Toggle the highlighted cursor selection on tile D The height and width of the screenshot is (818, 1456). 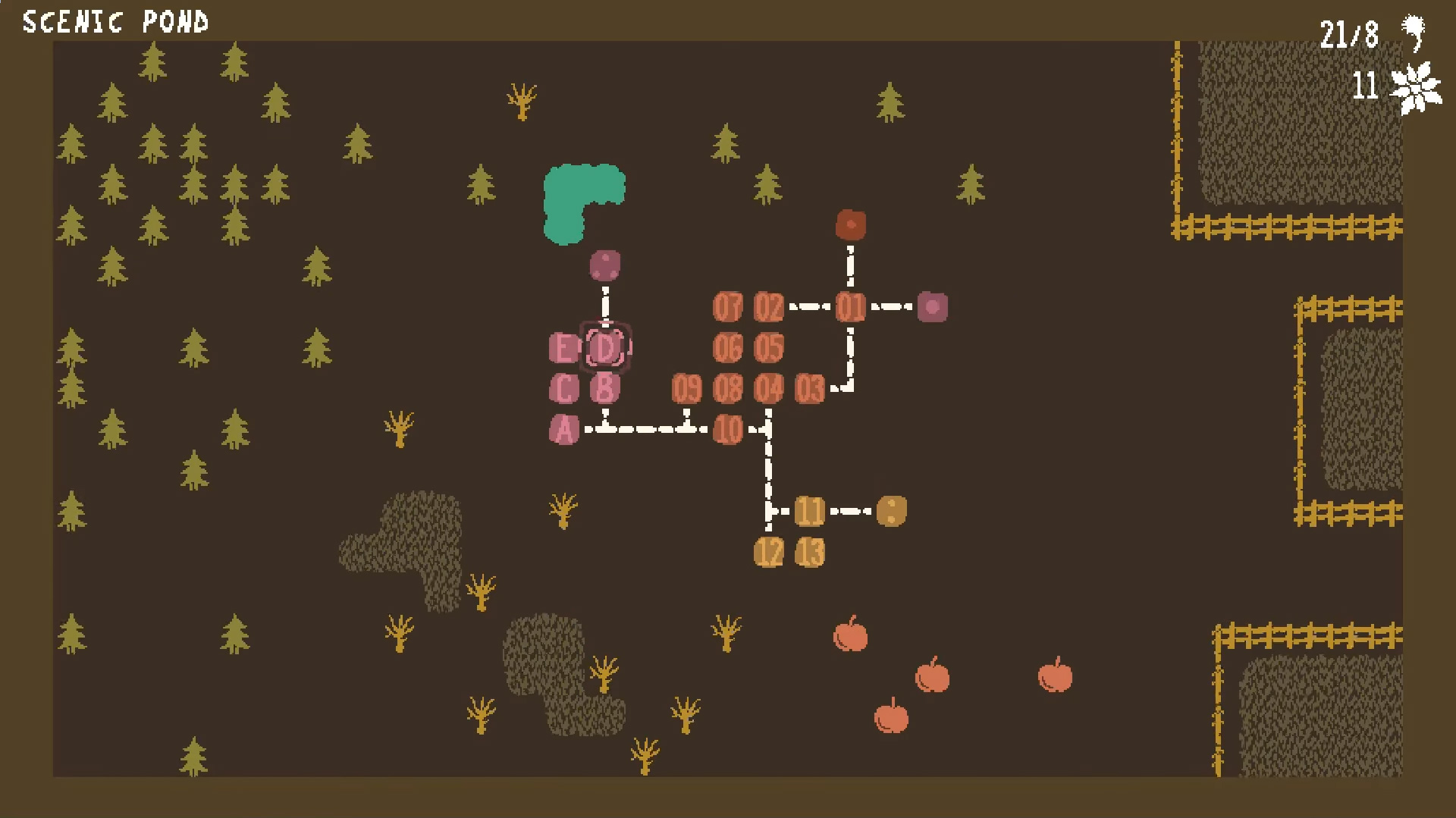click(x=604, y=348)
